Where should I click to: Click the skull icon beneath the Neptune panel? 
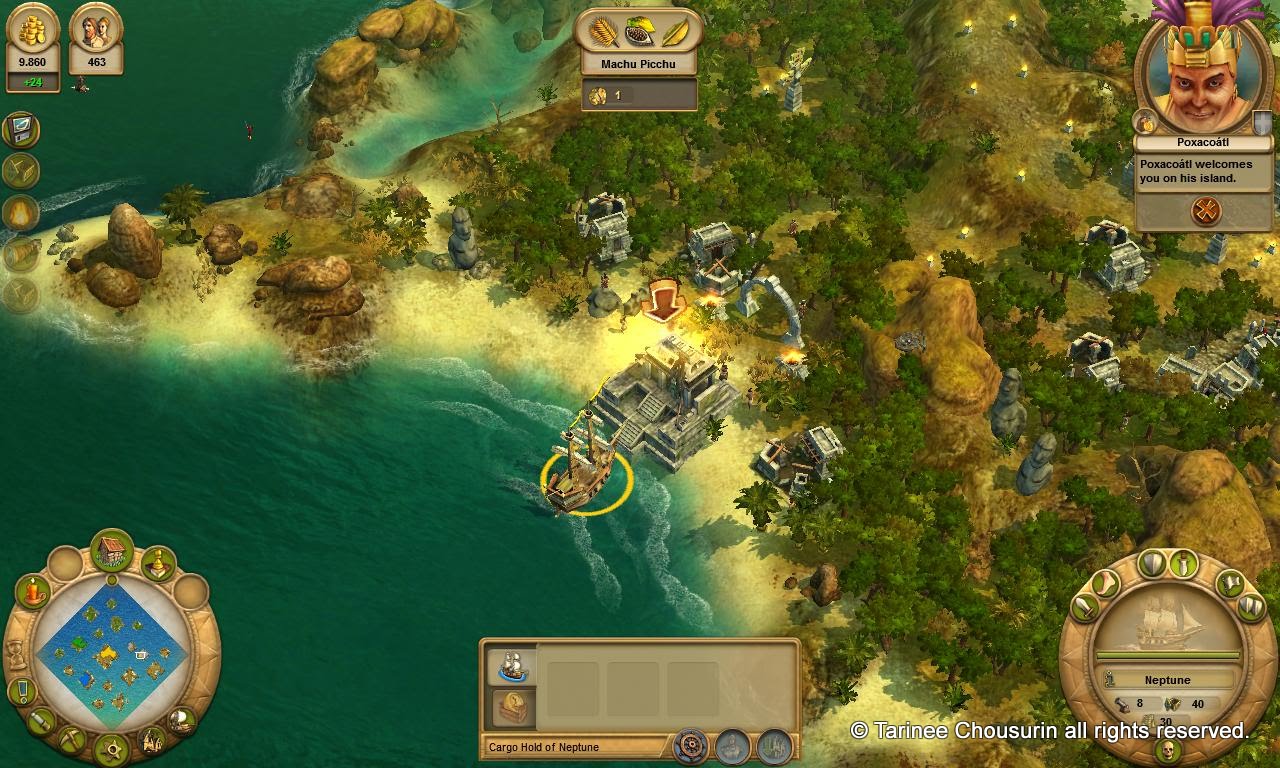[x=1169, y=749]
